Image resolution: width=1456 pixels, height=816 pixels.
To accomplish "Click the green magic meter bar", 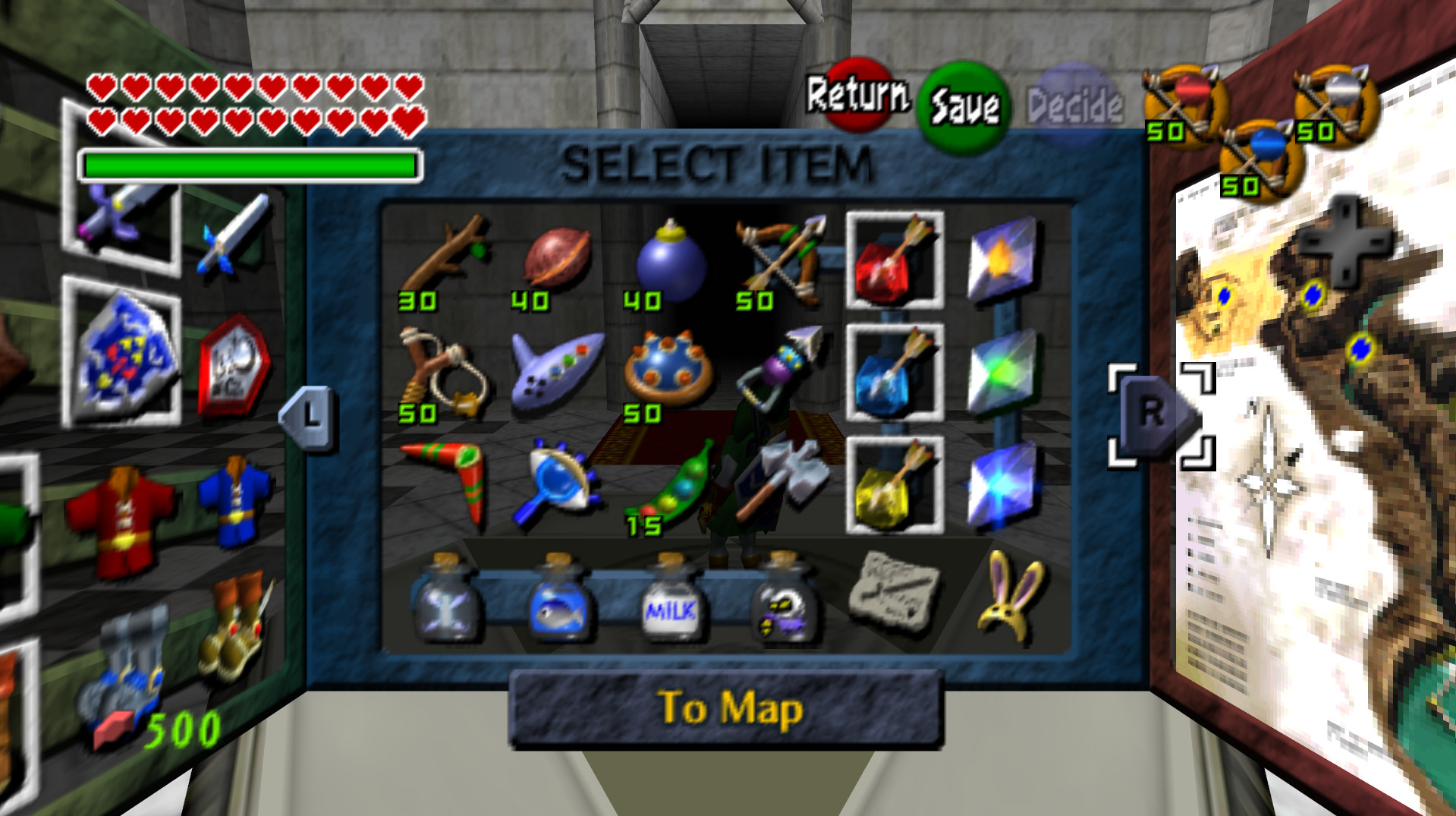I will (x=250, y=163).
